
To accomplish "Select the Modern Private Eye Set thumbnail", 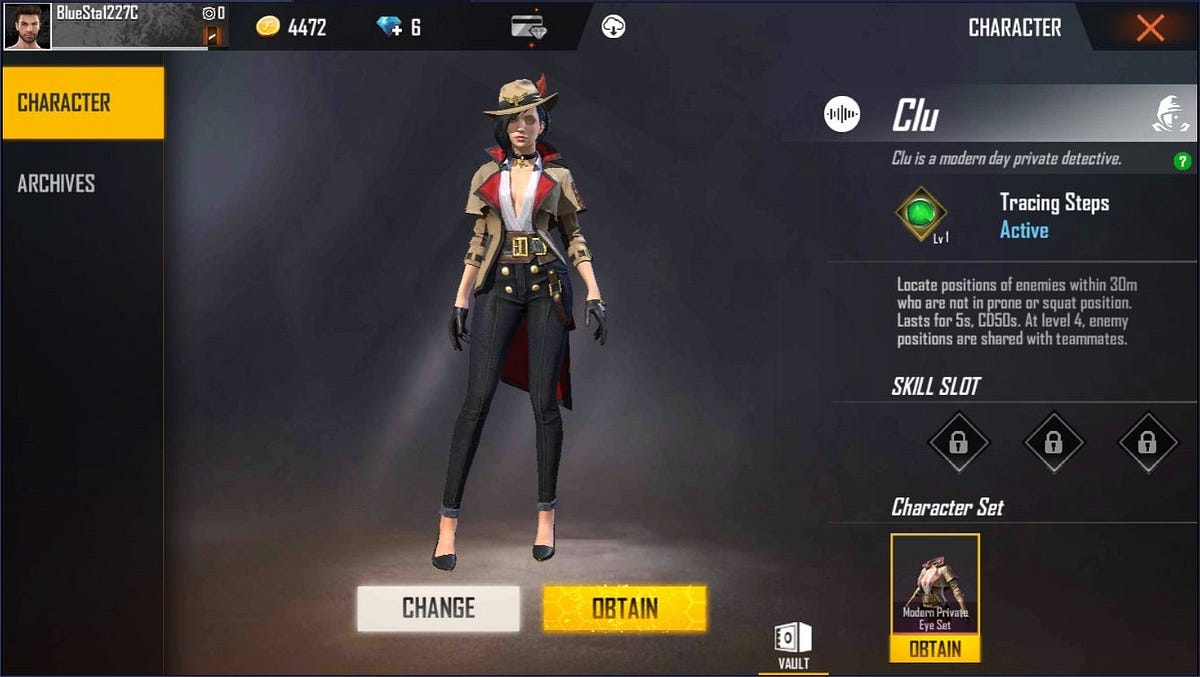I will click(x=935, y=584).
